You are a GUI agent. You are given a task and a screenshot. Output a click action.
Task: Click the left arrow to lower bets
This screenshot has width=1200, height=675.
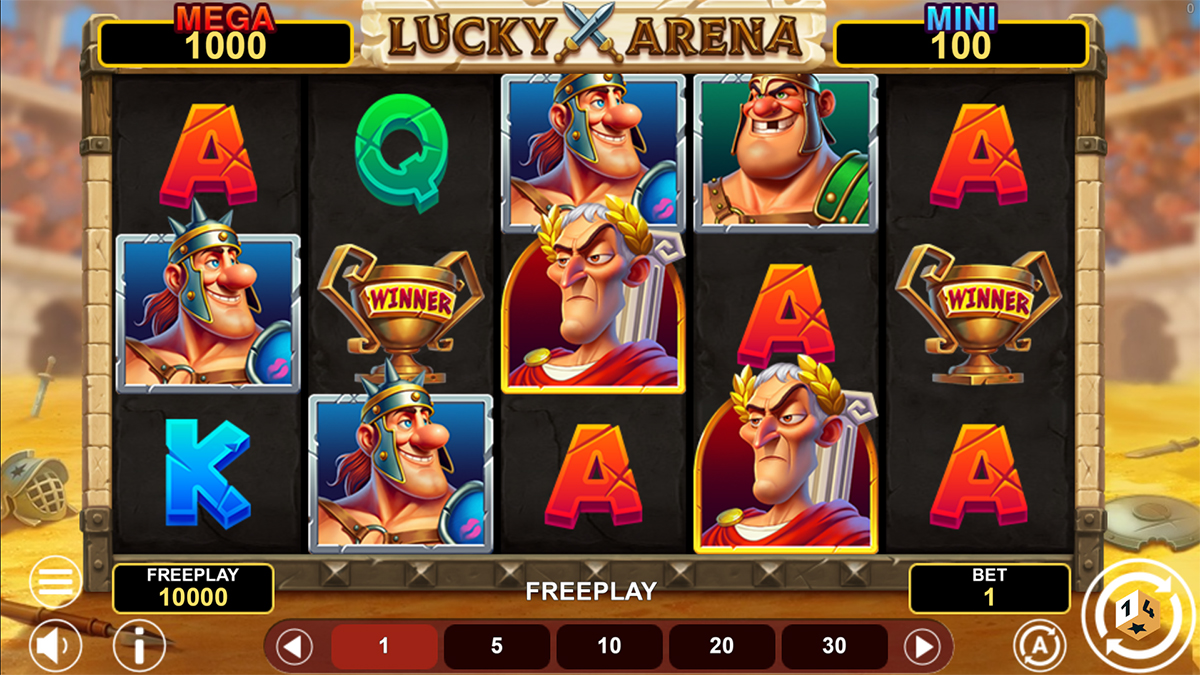pyautogui.click(x=295, y=646)
